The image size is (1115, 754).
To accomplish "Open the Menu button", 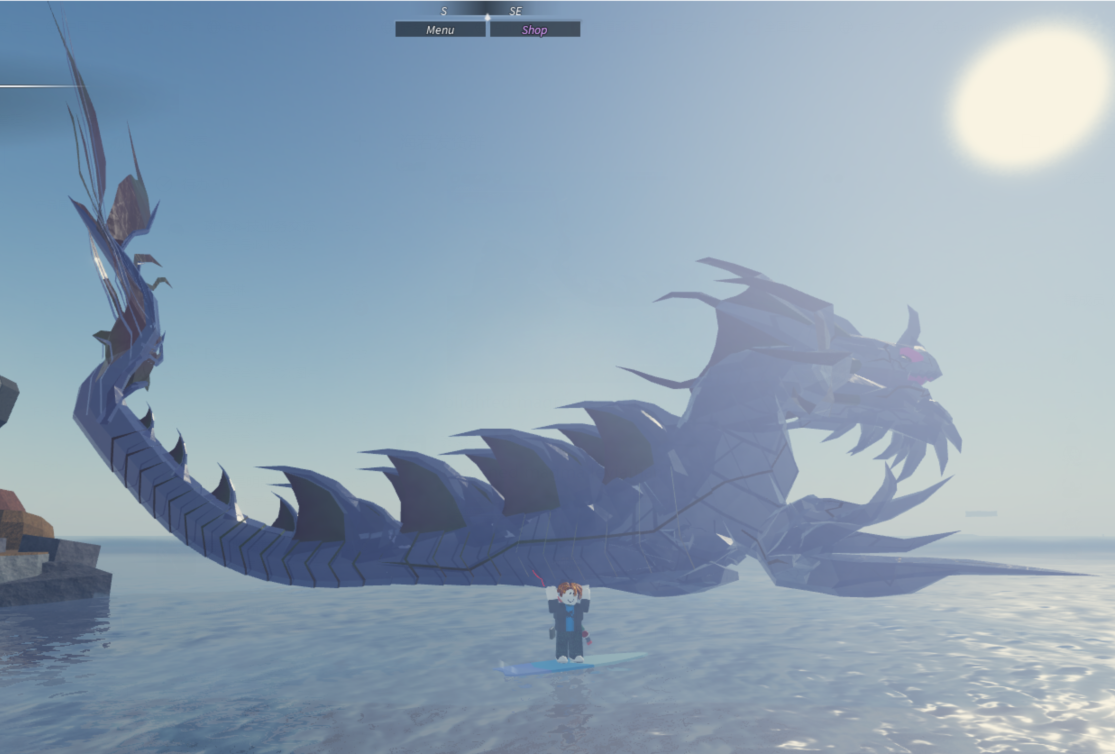I will 440,30.
